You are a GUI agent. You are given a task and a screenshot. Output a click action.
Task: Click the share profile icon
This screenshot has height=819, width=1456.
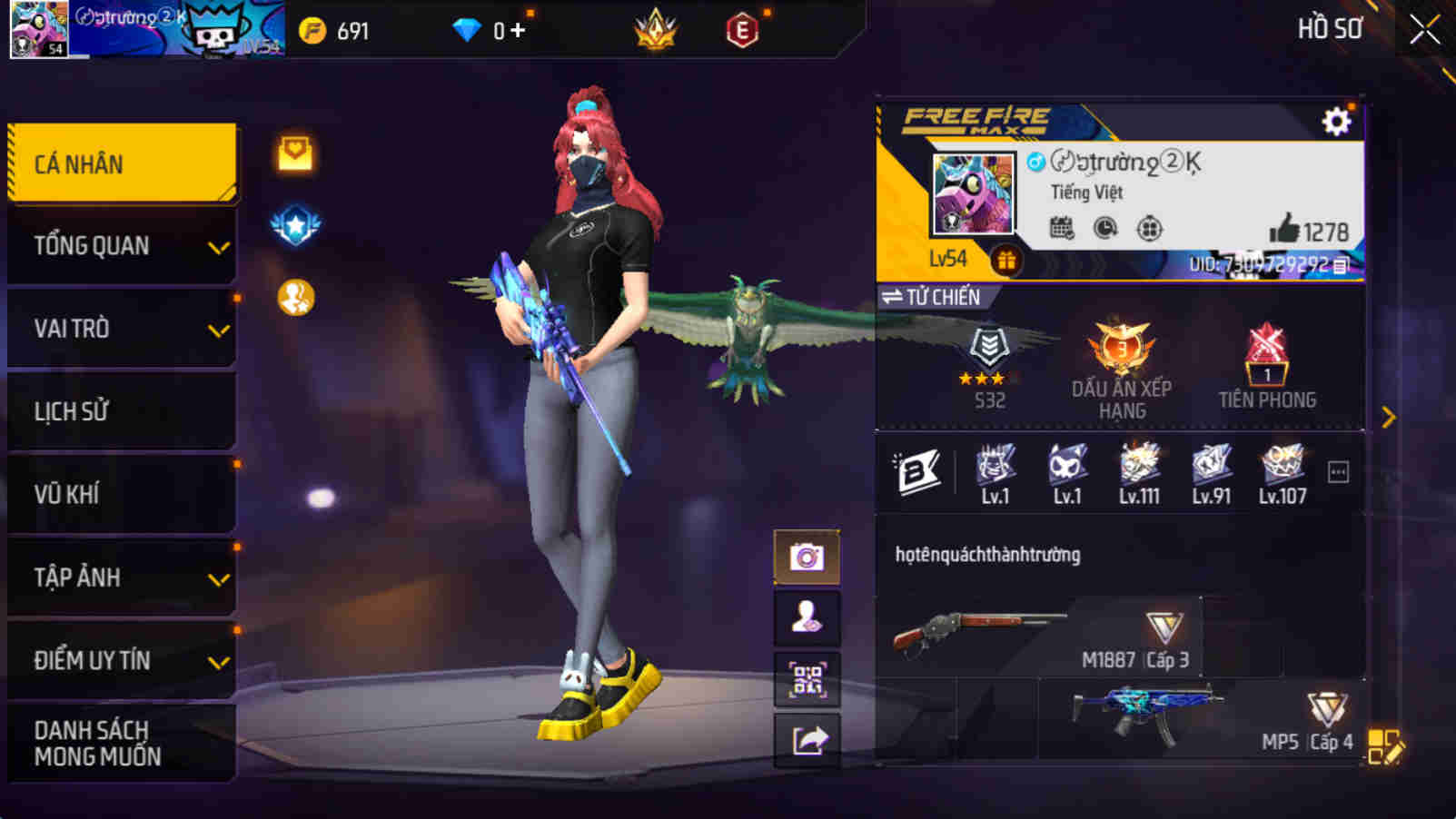tap(807, 742)
